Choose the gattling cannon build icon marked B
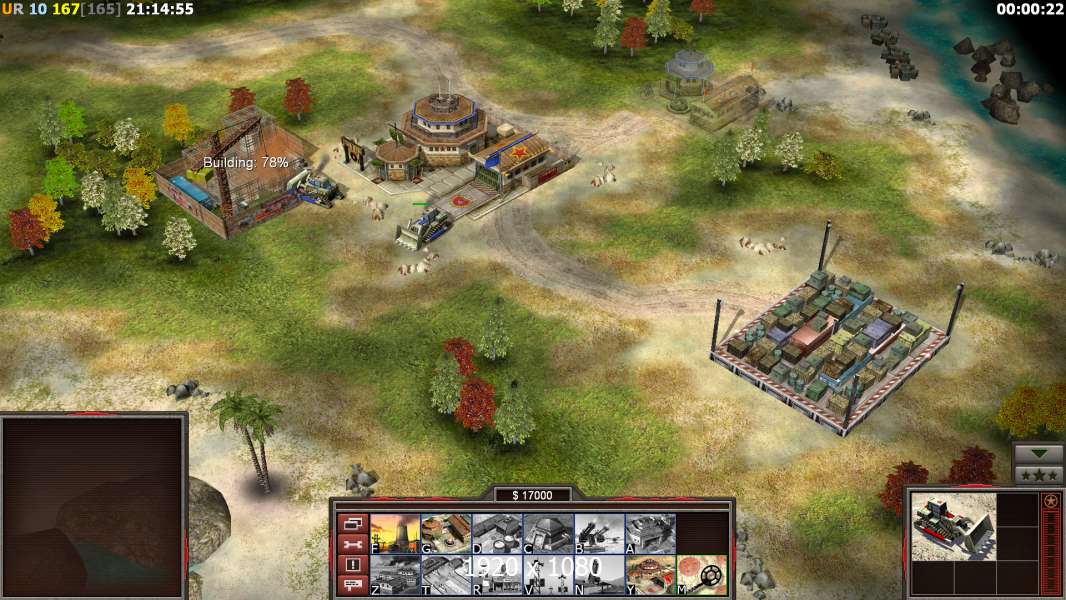Screen dimensions: 1066x600 pyautogui.click(x=599, y=534)
